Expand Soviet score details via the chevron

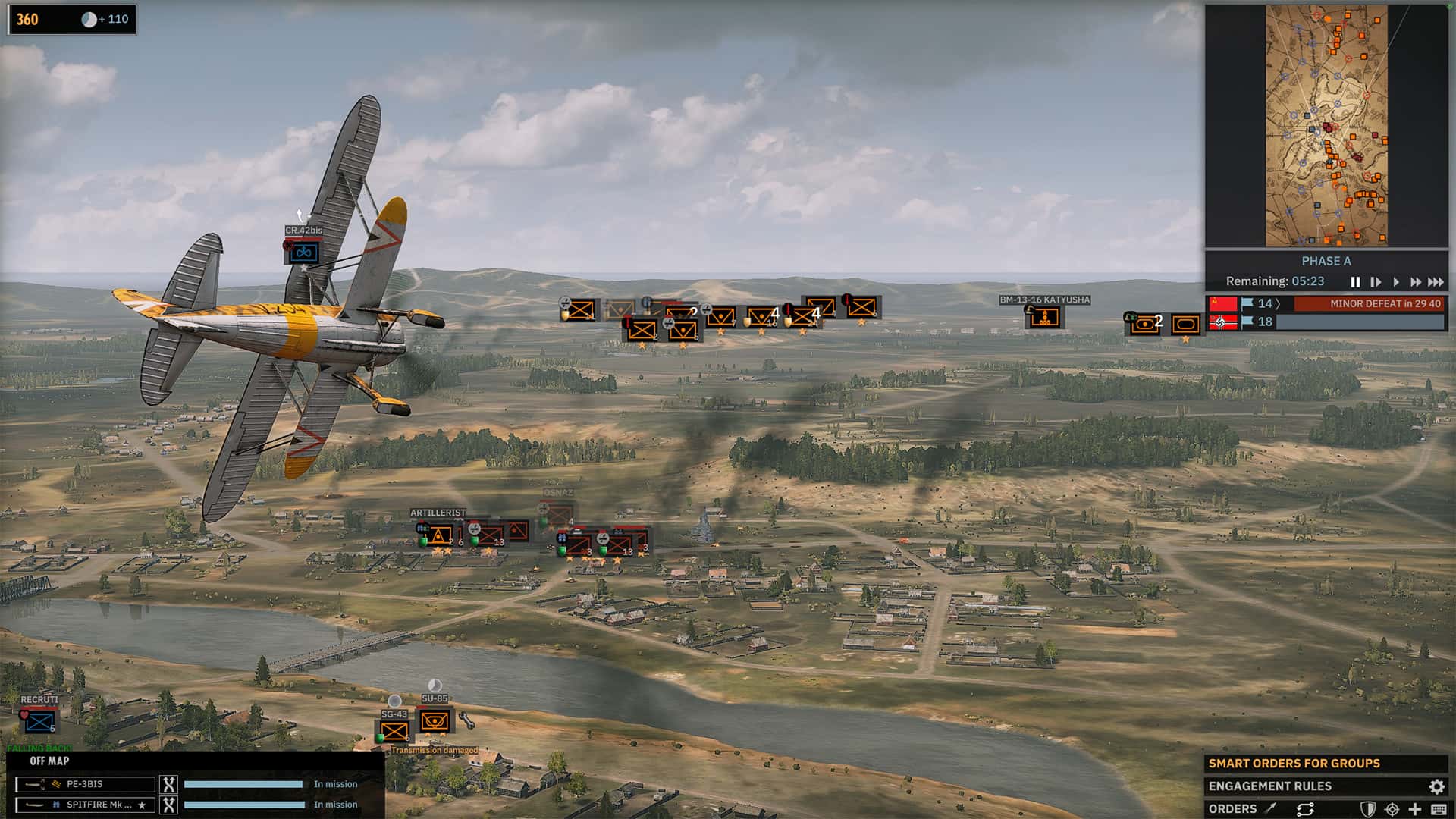click(1278, 303)
